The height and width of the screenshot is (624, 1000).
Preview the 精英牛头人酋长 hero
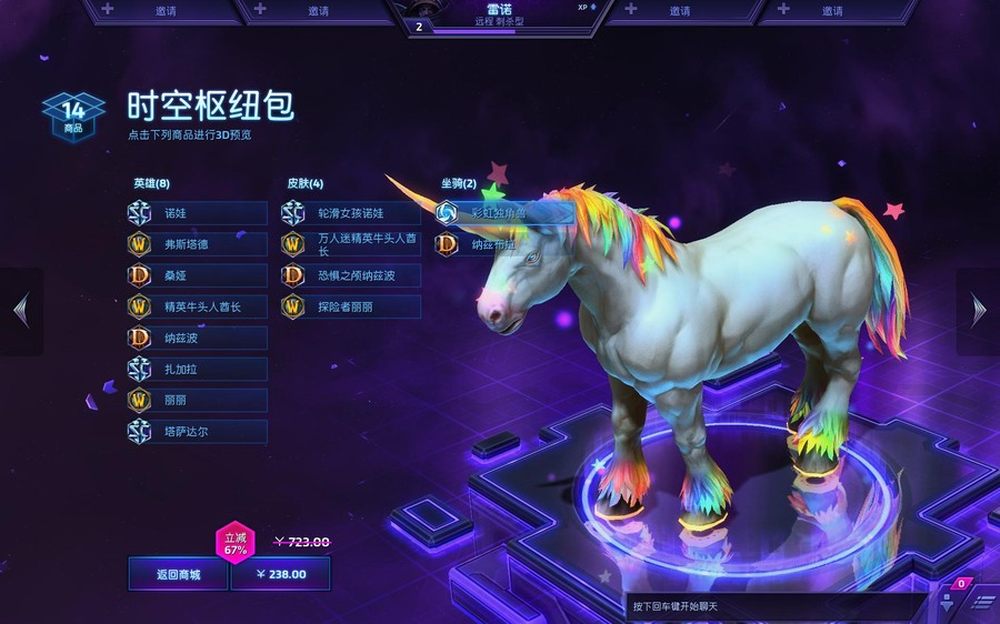click(198, 306)
